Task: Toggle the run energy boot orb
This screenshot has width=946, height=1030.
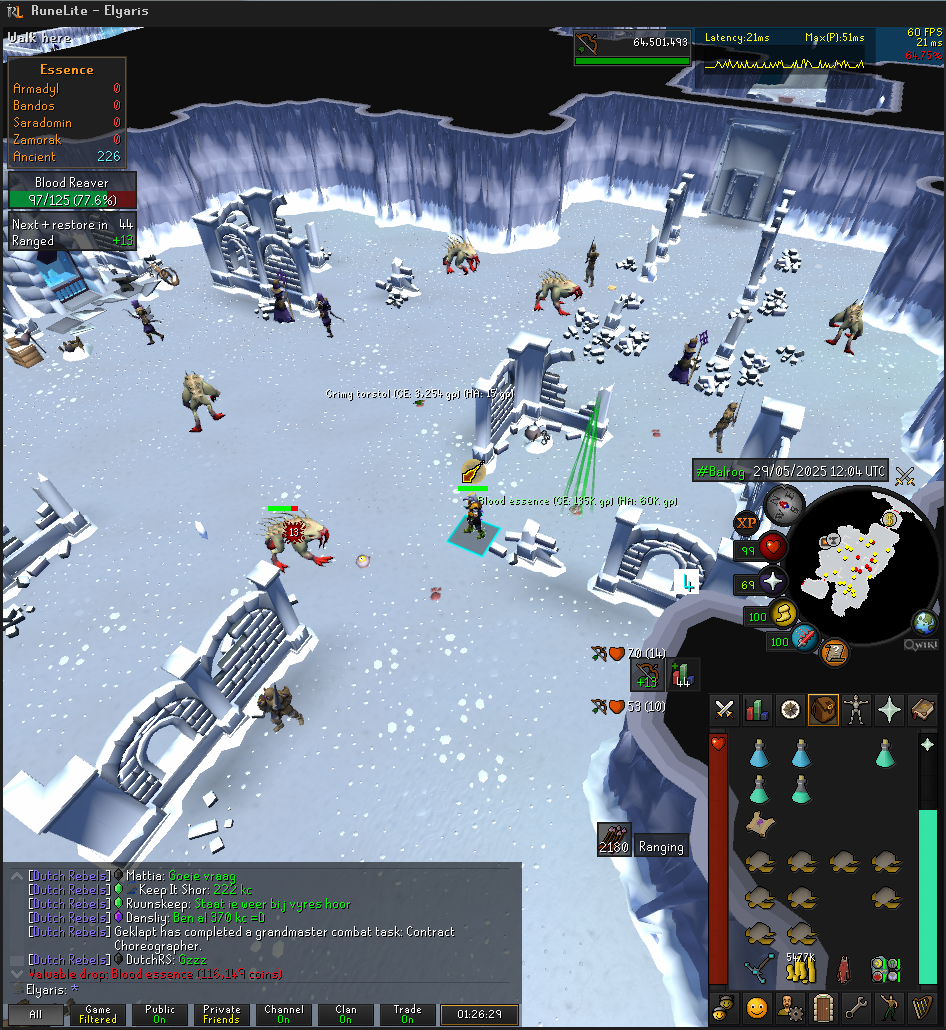Action: [x=783, y=615]
